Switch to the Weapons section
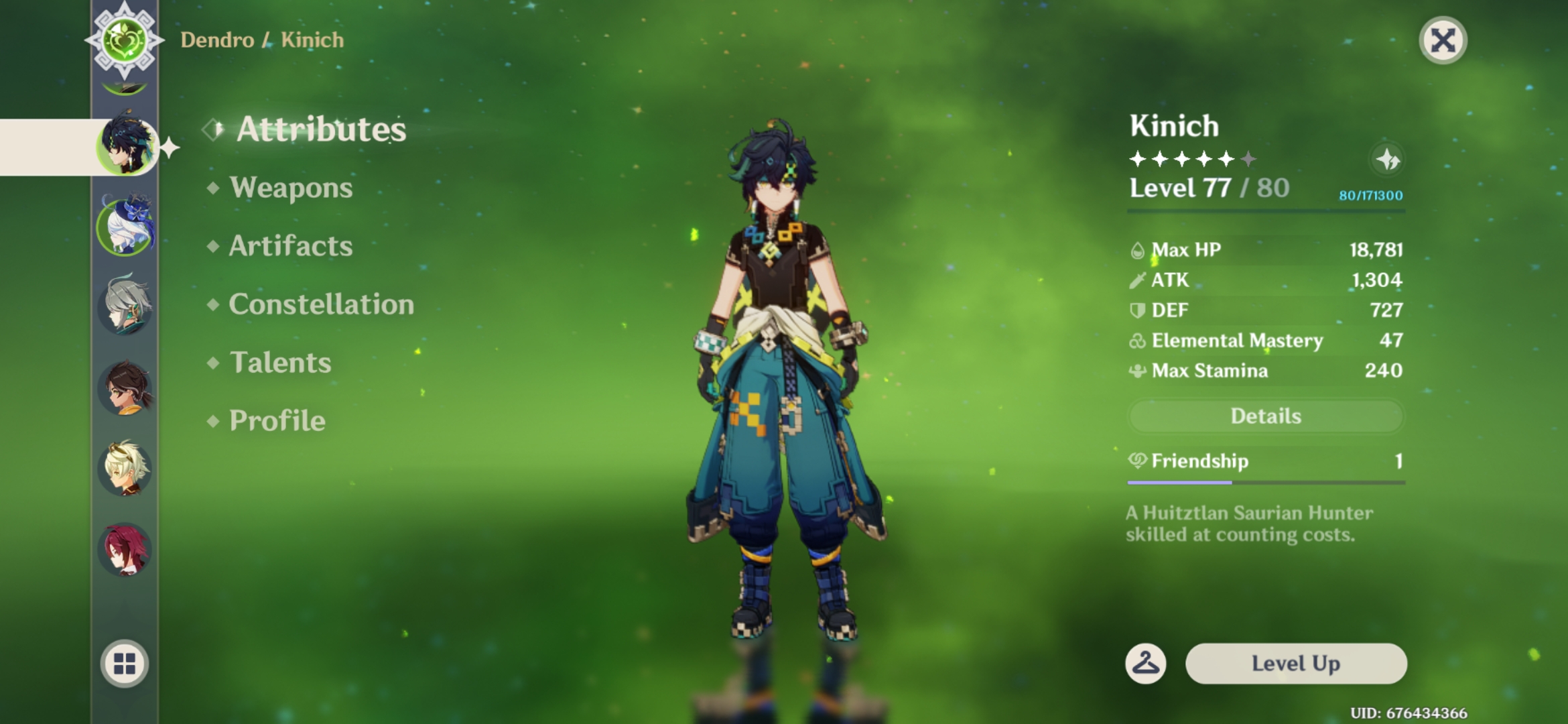The height and width of the screenshot is (724, 1568). pyautogui.click(x=290, y=188)
